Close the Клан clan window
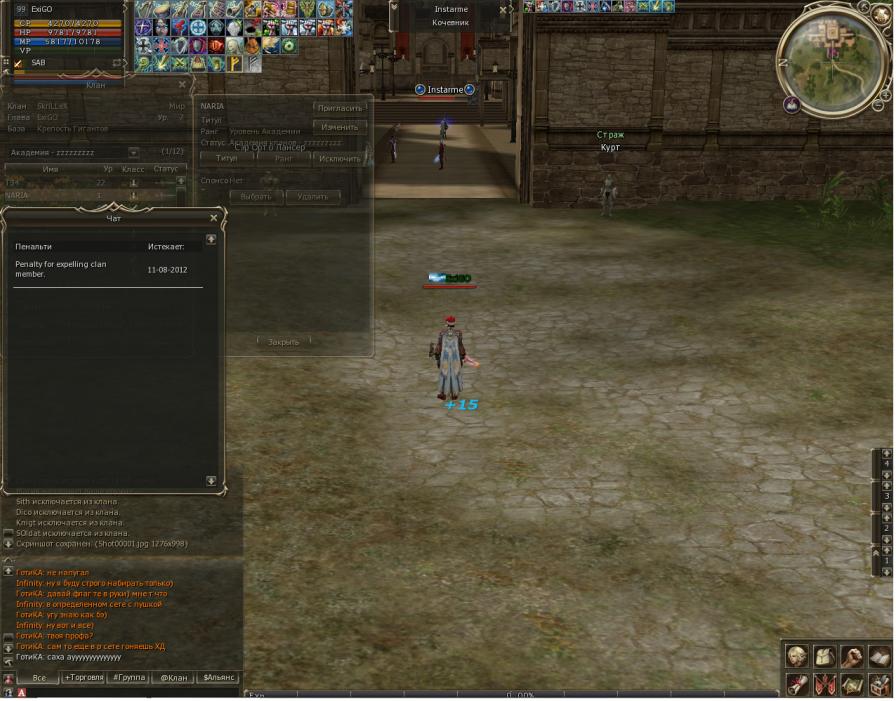This screenshot has width=896, height=701. 182,85
